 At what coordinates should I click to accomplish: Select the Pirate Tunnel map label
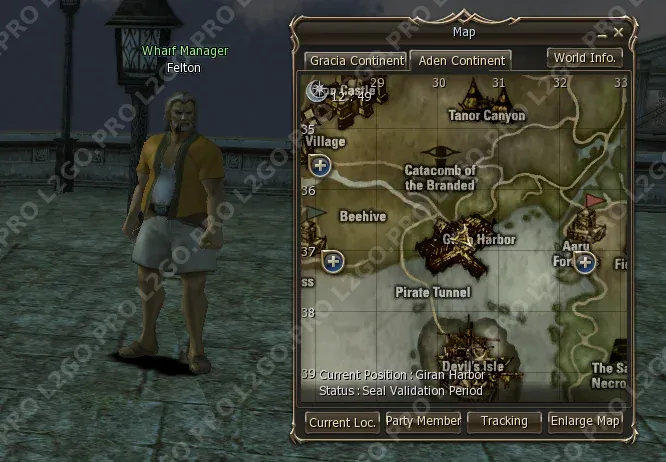click(x=433, y=292)
